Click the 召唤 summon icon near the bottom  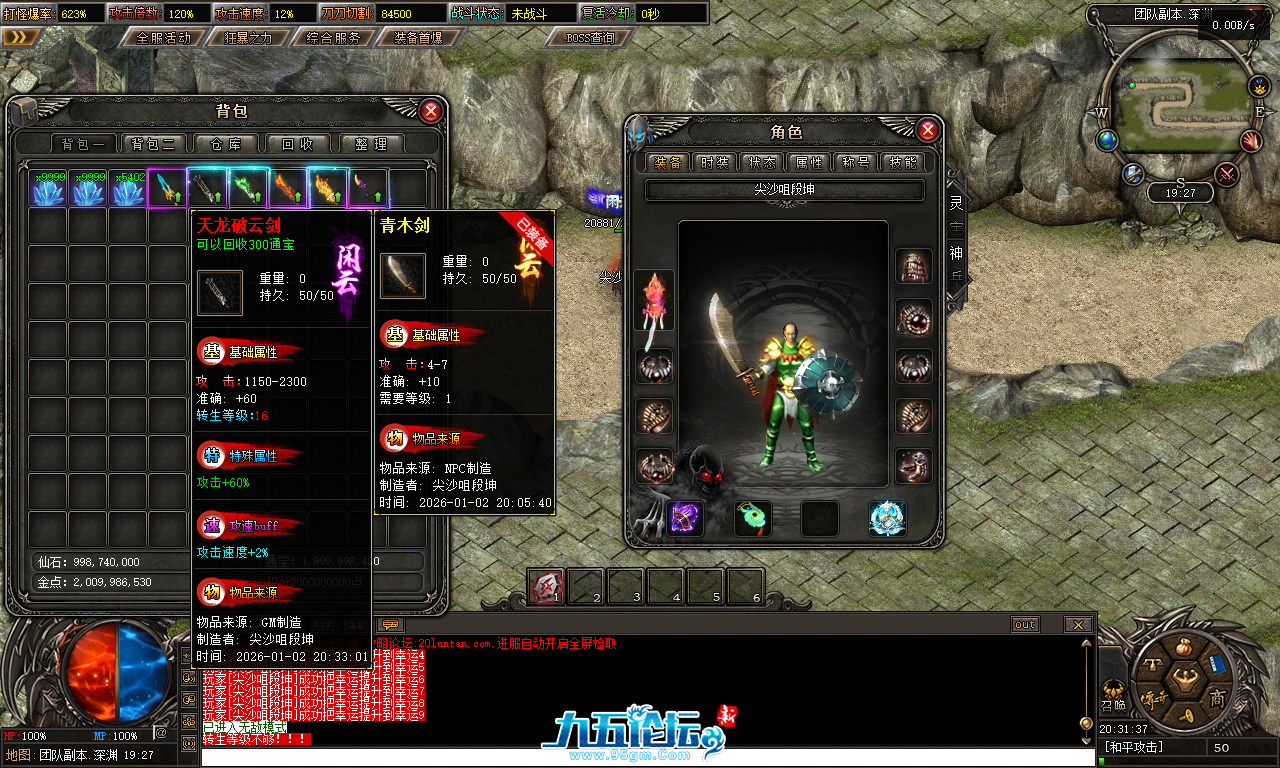point(1113,694)
